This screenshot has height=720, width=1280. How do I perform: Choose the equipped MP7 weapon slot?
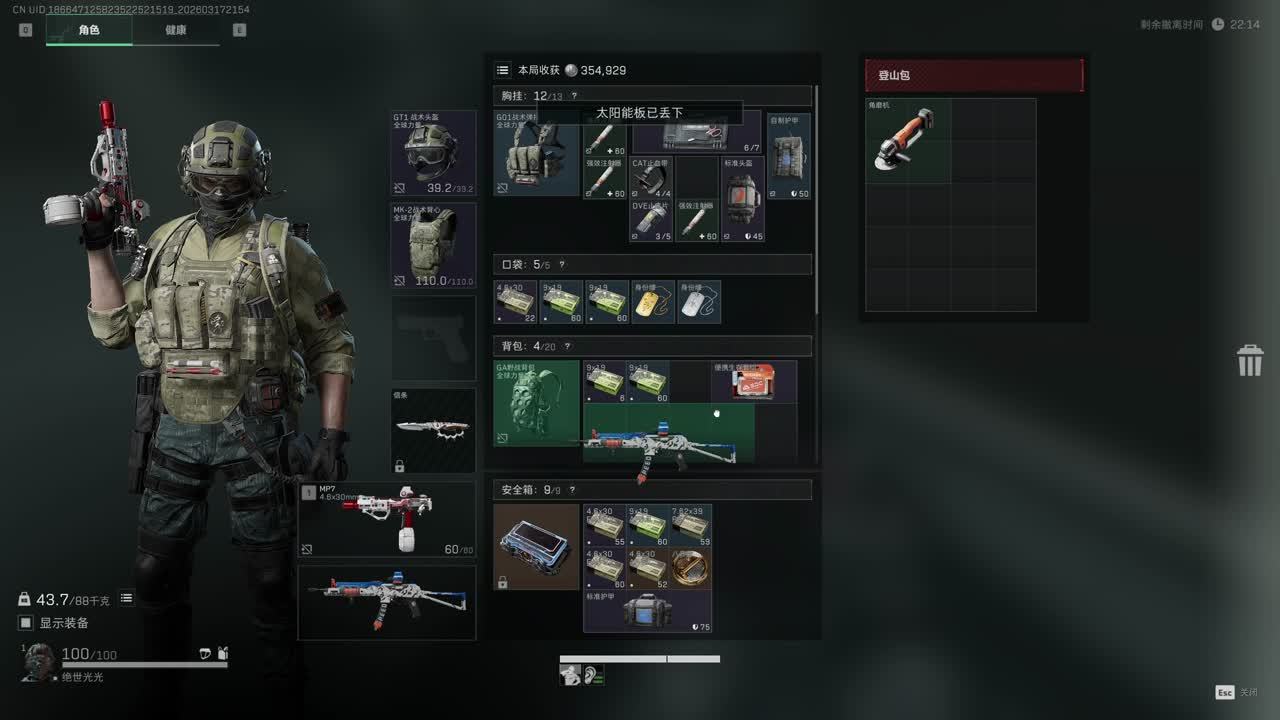(387, 518)
